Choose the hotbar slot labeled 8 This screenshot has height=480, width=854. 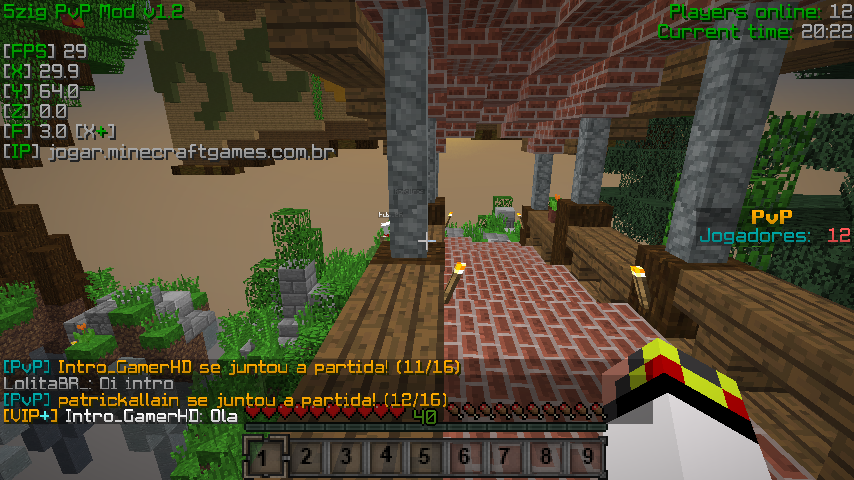point(547,459)
